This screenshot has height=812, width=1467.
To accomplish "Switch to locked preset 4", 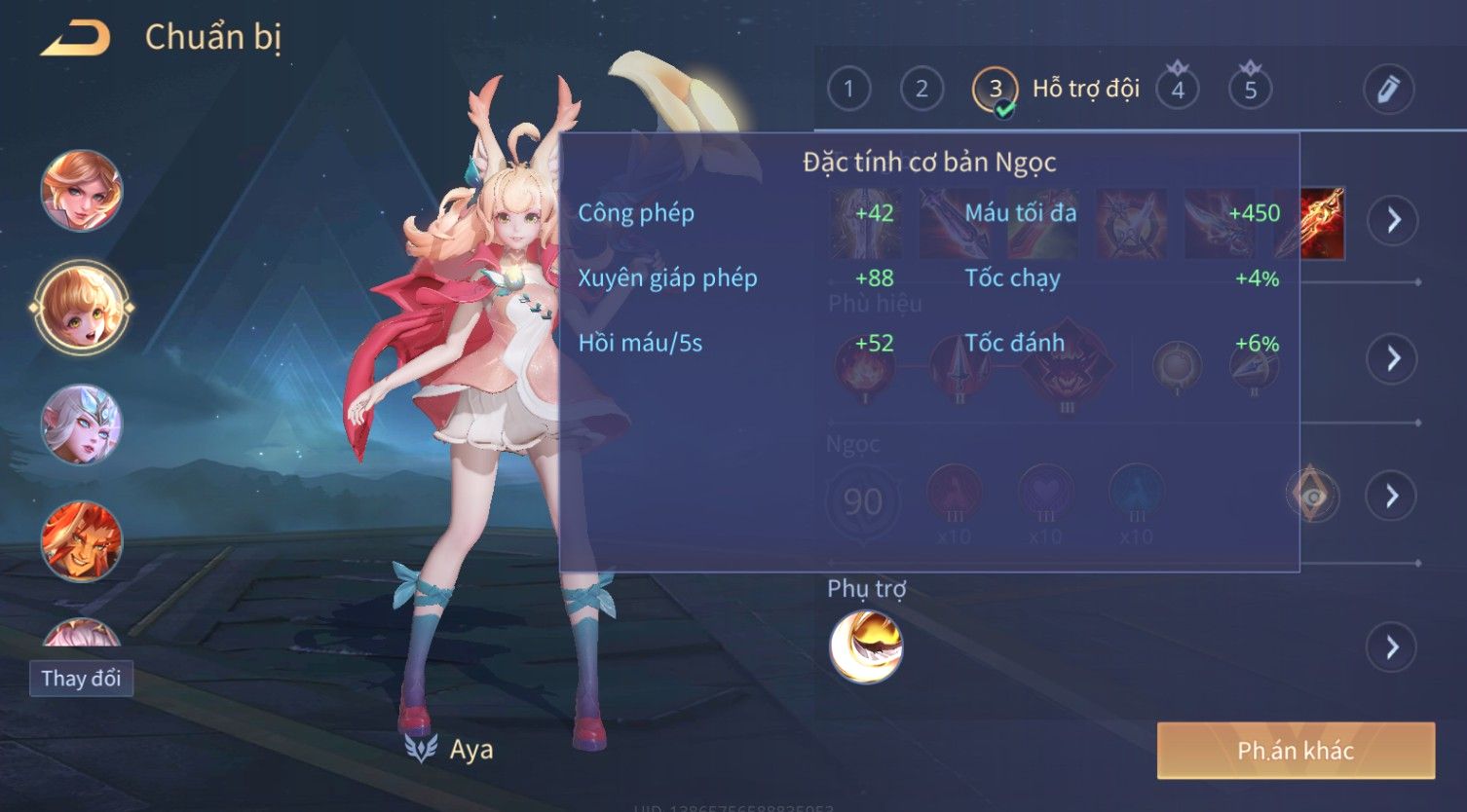I will tap(1178, 90).
